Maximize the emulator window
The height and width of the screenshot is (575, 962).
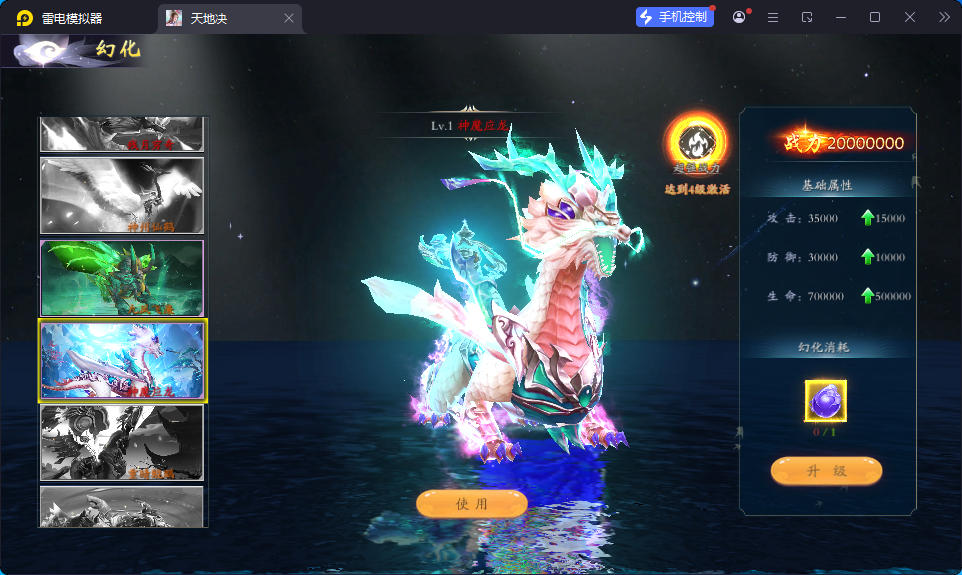pyautogui.click(x=875, y=17)
